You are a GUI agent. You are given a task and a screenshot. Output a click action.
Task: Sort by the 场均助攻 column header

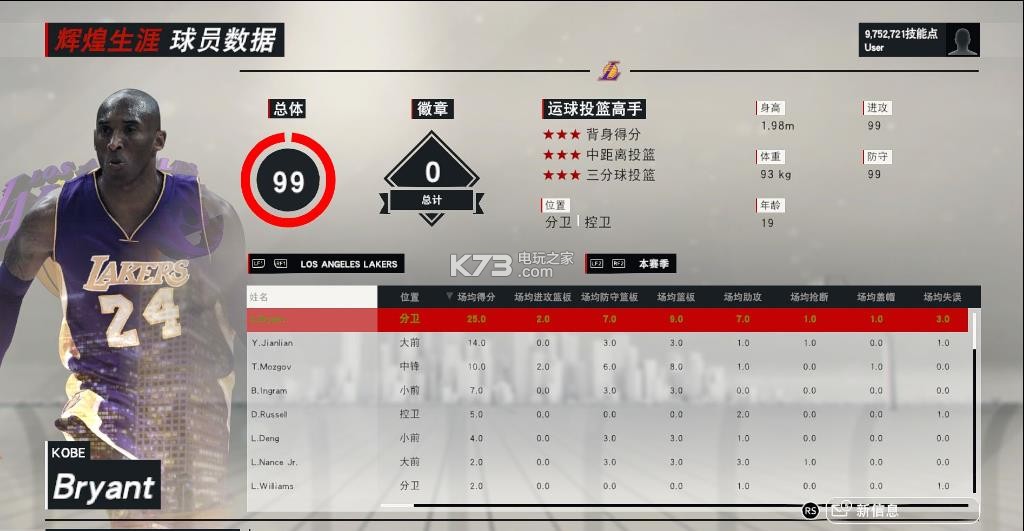[x=743, y=297]
